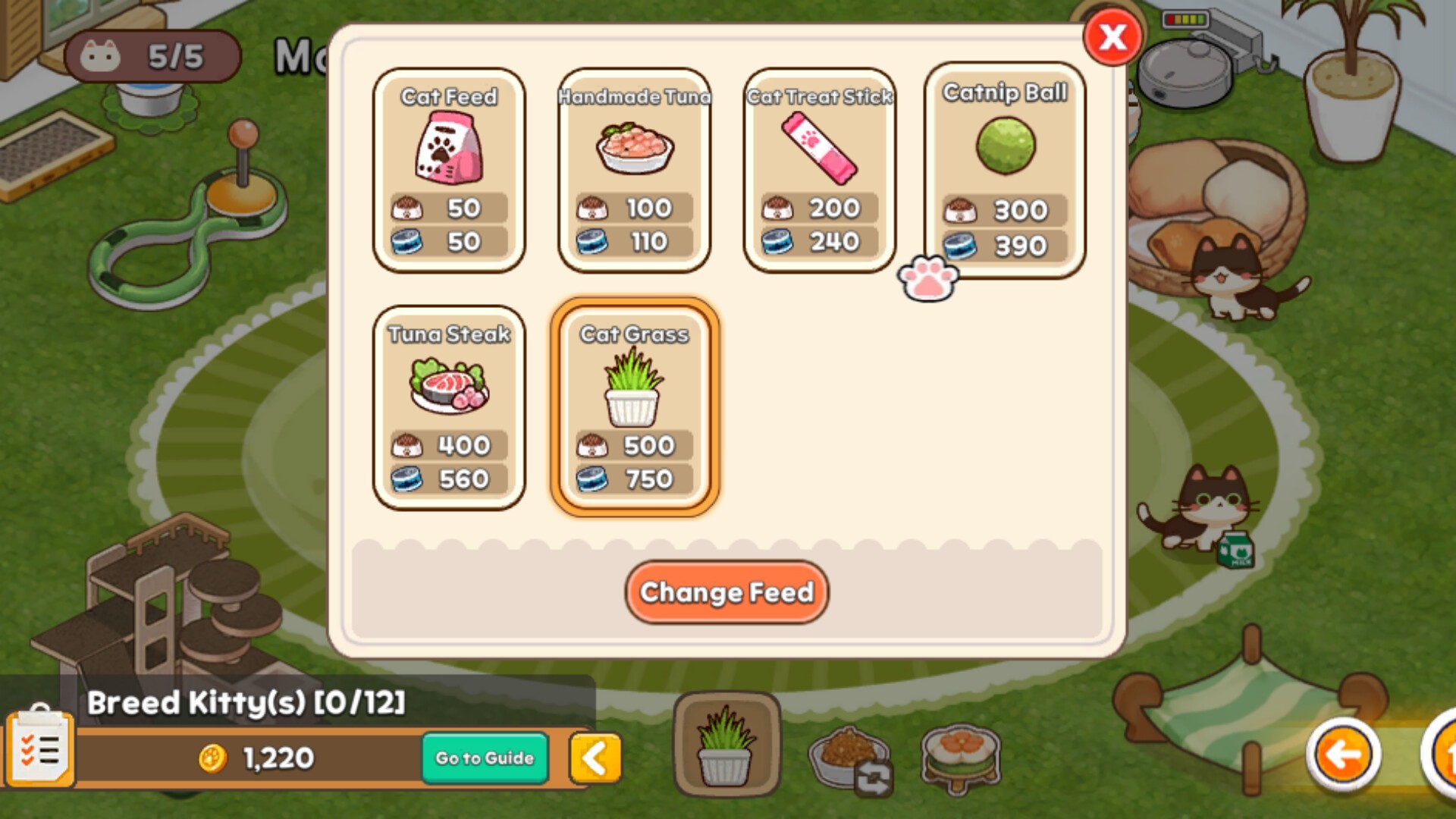The image size is (1456, 819).
Task: Open the Go to Guide button
Action: point(485,758)
